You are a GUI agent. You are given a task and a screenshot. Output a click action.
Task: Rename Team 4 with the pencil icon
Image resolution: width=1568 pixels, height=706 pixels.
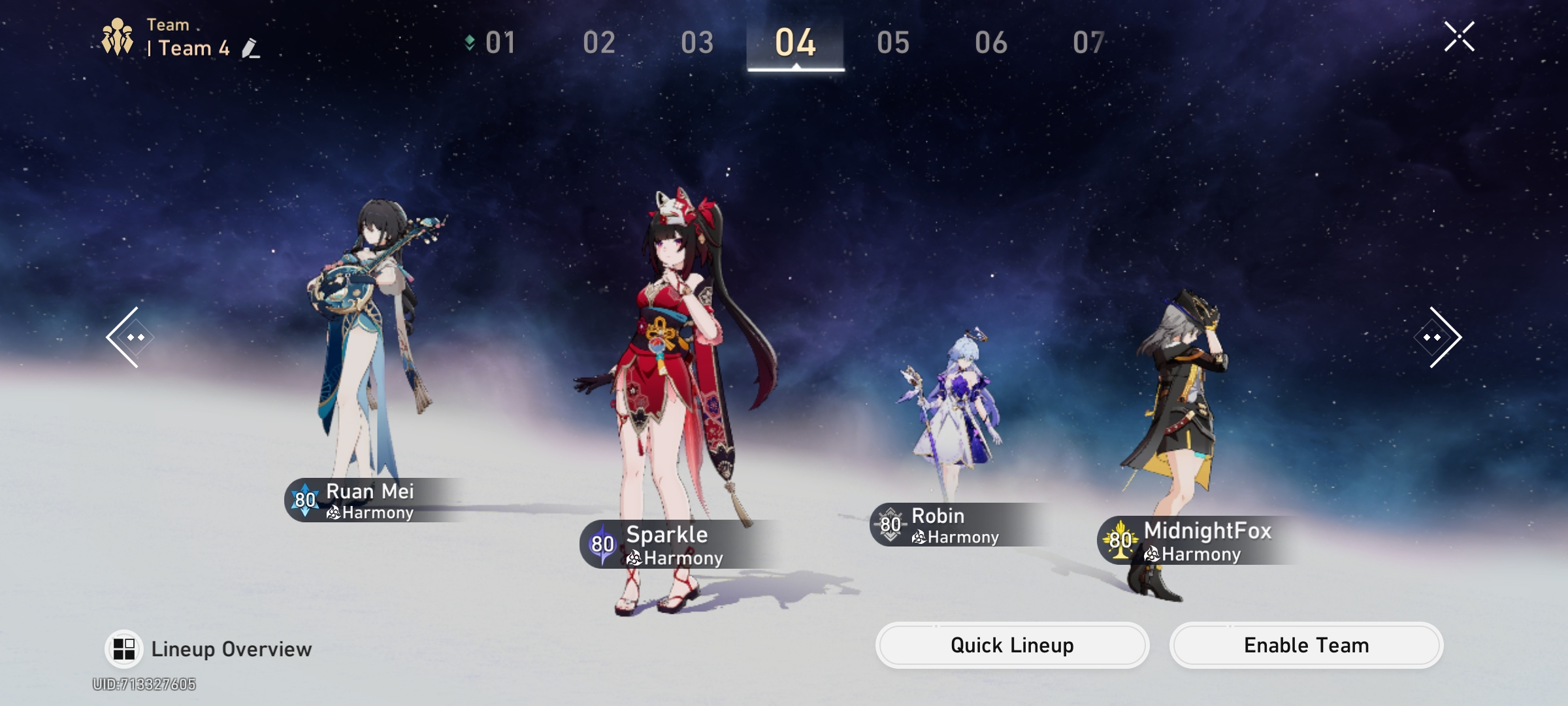click(250, 48)
